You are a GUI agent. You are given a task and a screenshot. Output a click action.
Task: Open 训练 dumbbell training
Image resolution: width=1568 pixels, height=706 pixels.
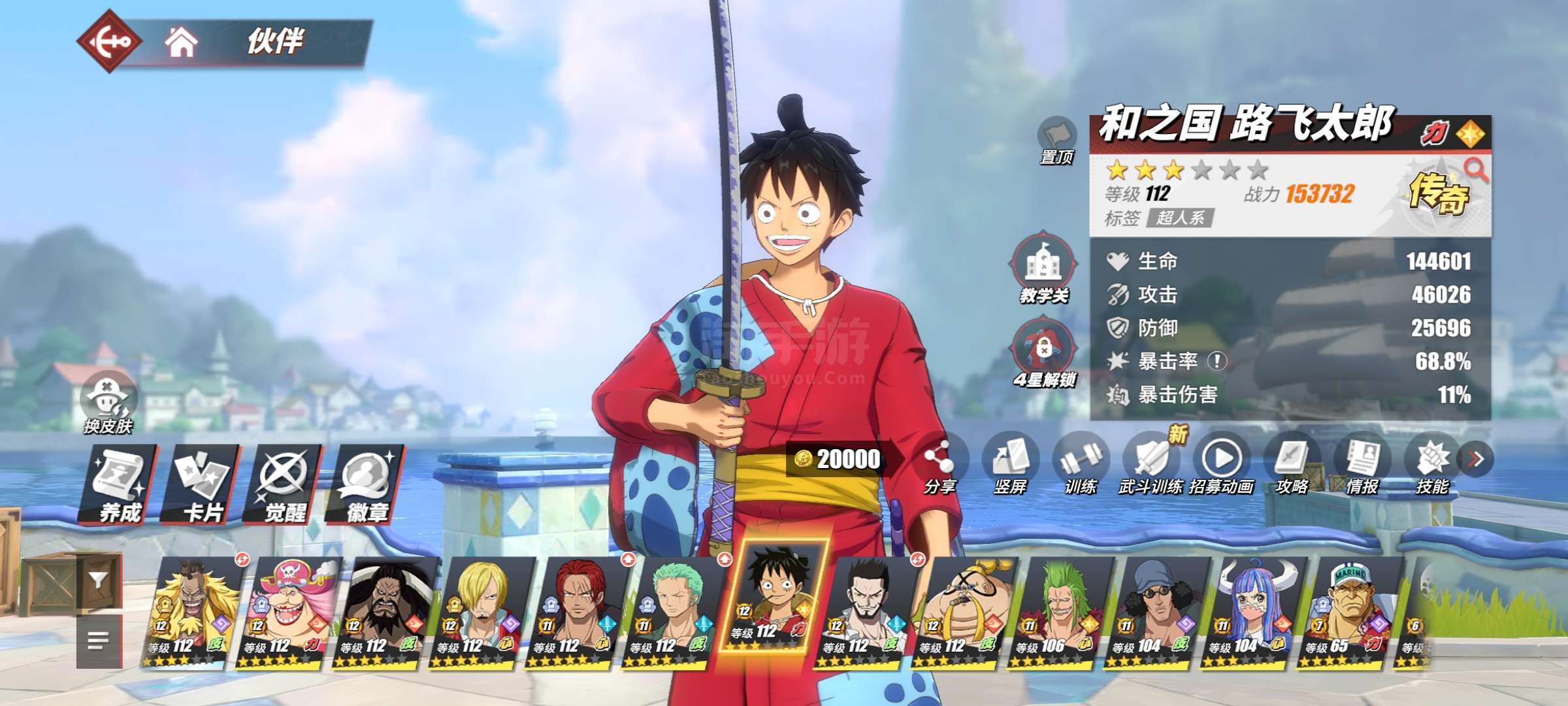1081,464
